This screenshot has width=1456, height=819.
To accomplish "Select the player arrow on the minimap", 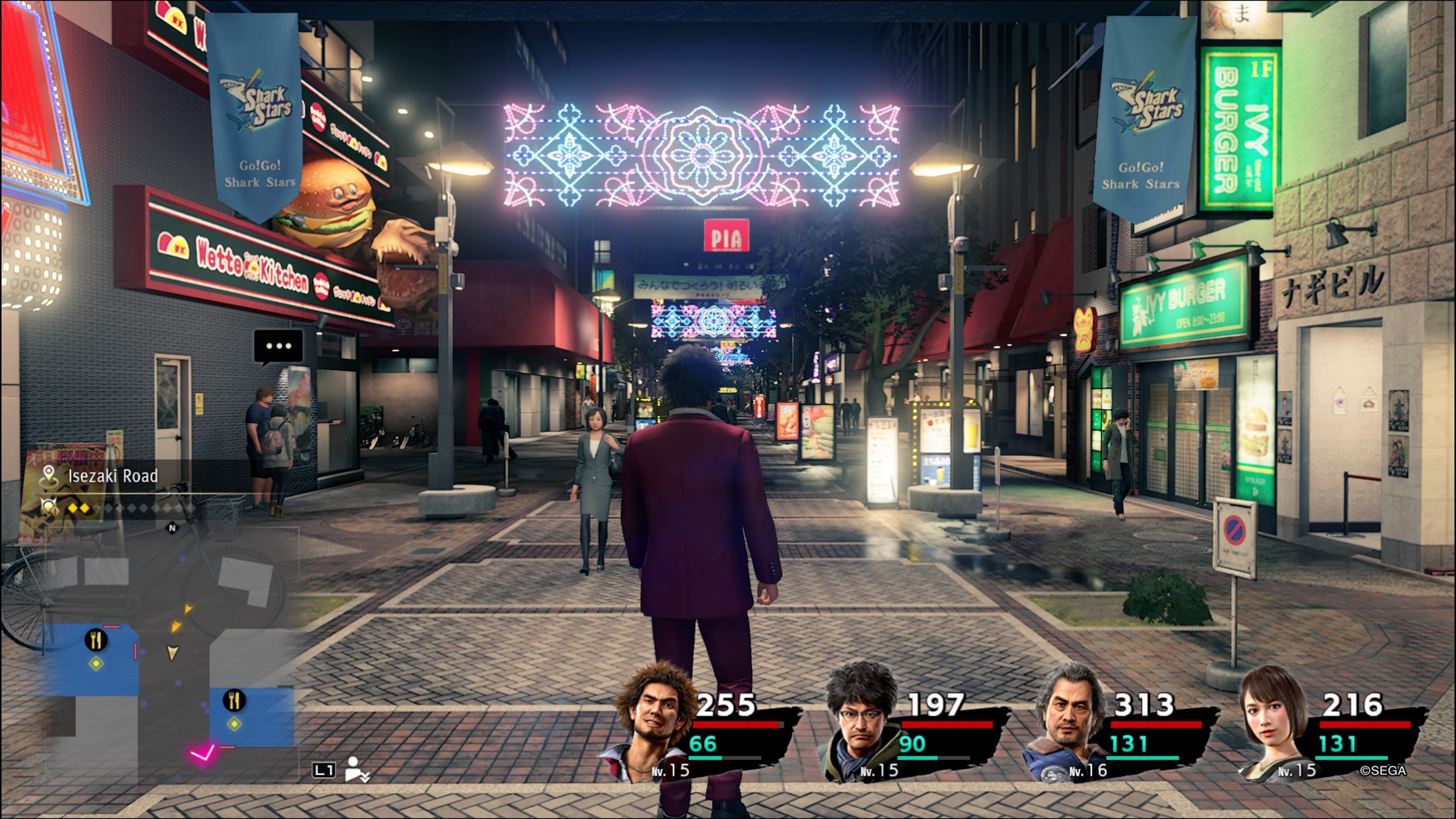I will click(173, 653).
